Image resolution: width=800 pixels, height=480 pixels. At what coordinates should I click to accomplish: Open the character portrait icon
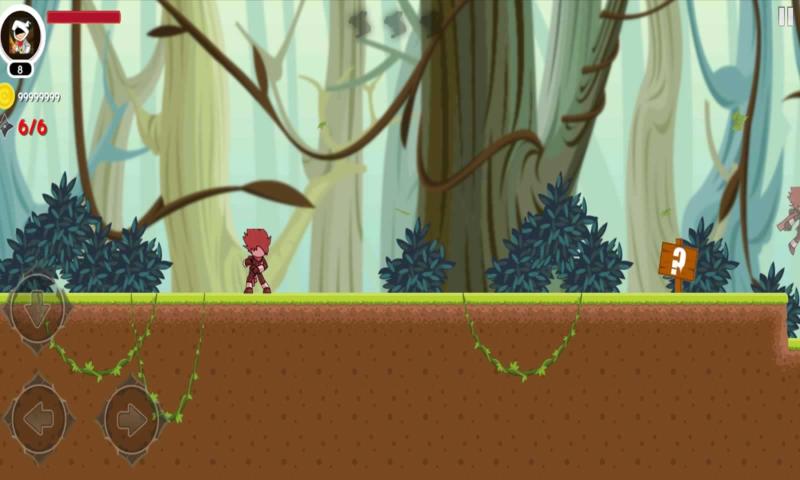[21, 35]
